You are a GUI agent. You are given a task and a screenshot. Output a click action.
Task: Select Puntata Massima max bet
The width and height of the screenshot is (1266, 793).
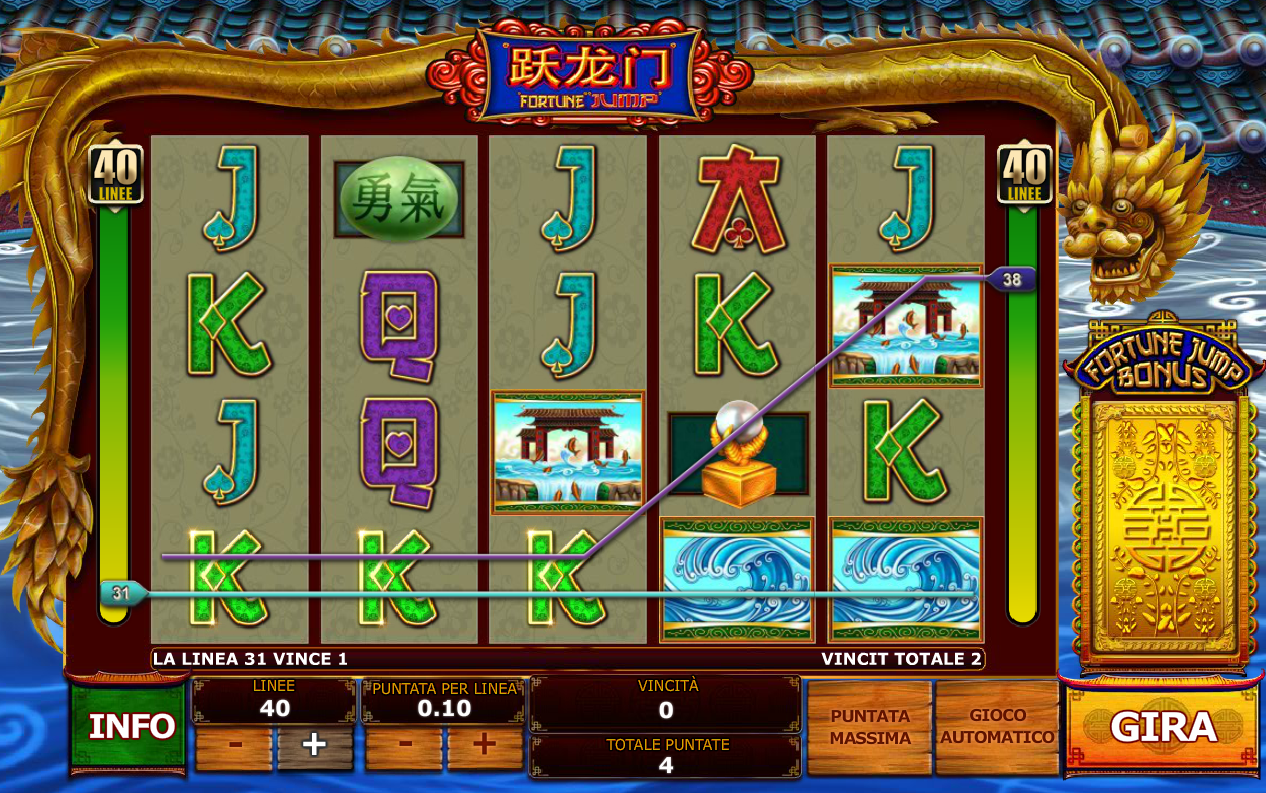pyautogui.click(x=870, y=727)
